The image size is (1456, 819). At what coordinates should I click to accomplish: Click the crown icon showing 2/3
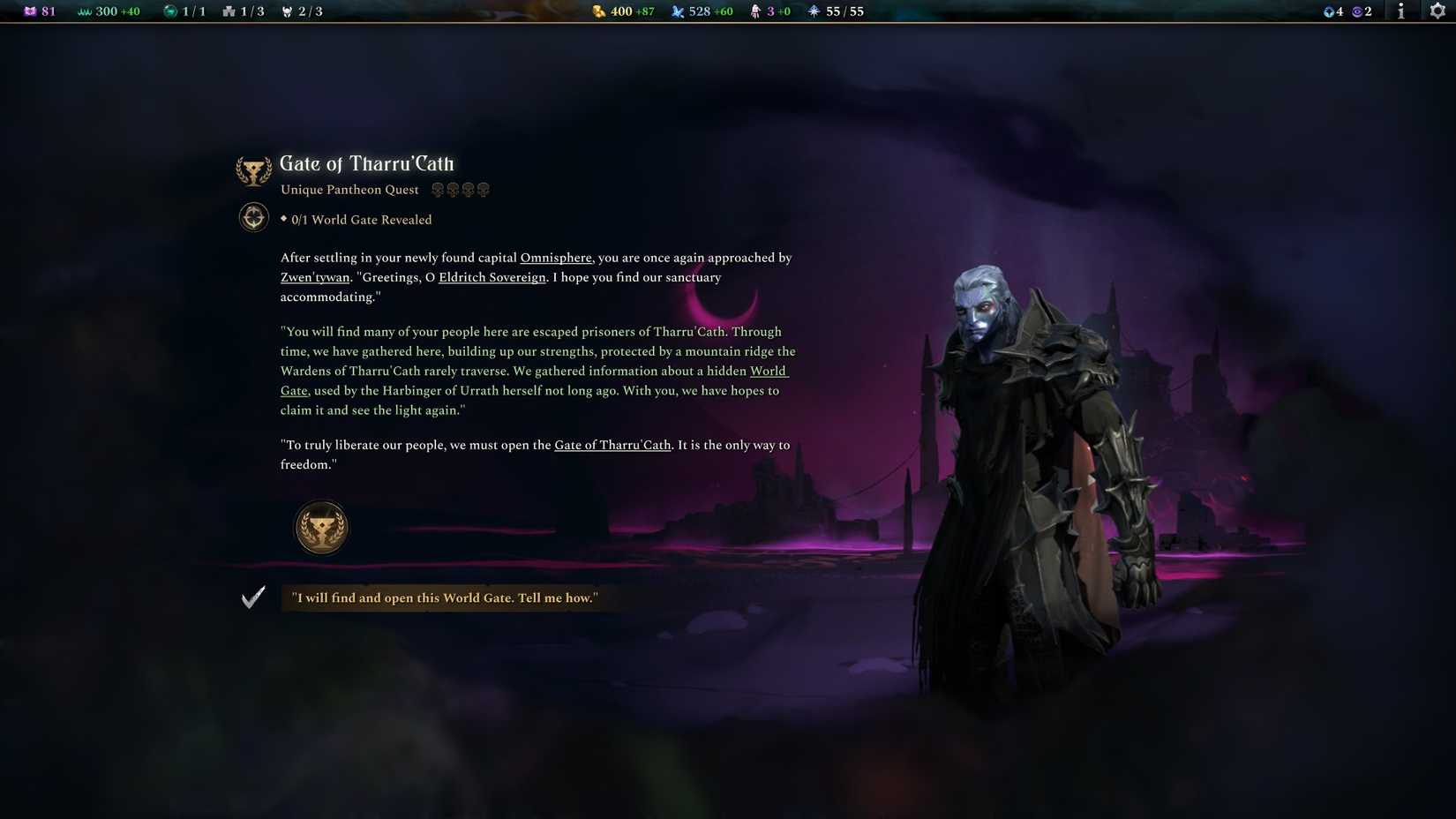[286, 11]
